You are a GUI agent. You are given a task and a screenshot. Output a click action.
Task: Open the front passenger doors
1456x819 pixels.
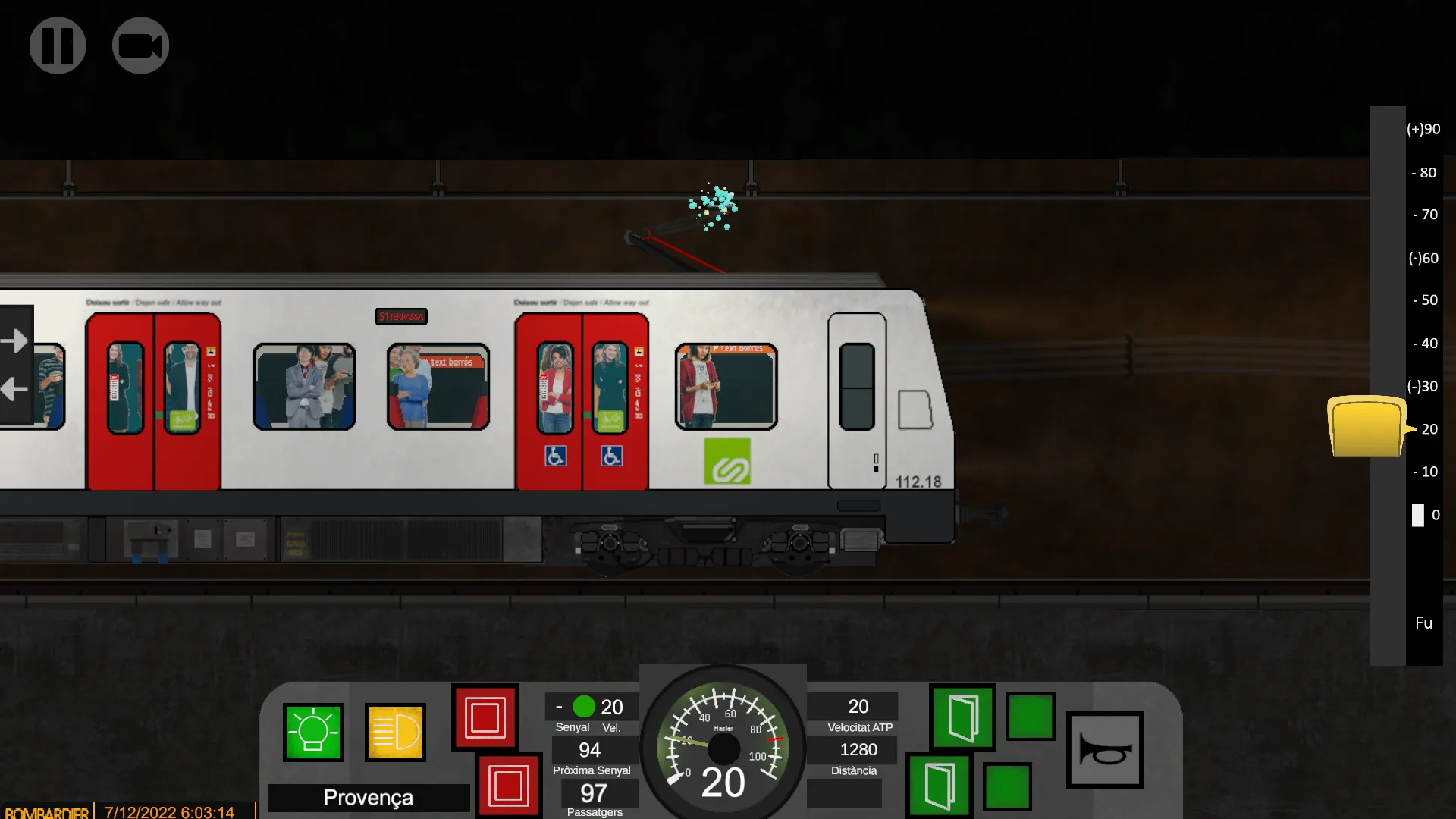962,717
